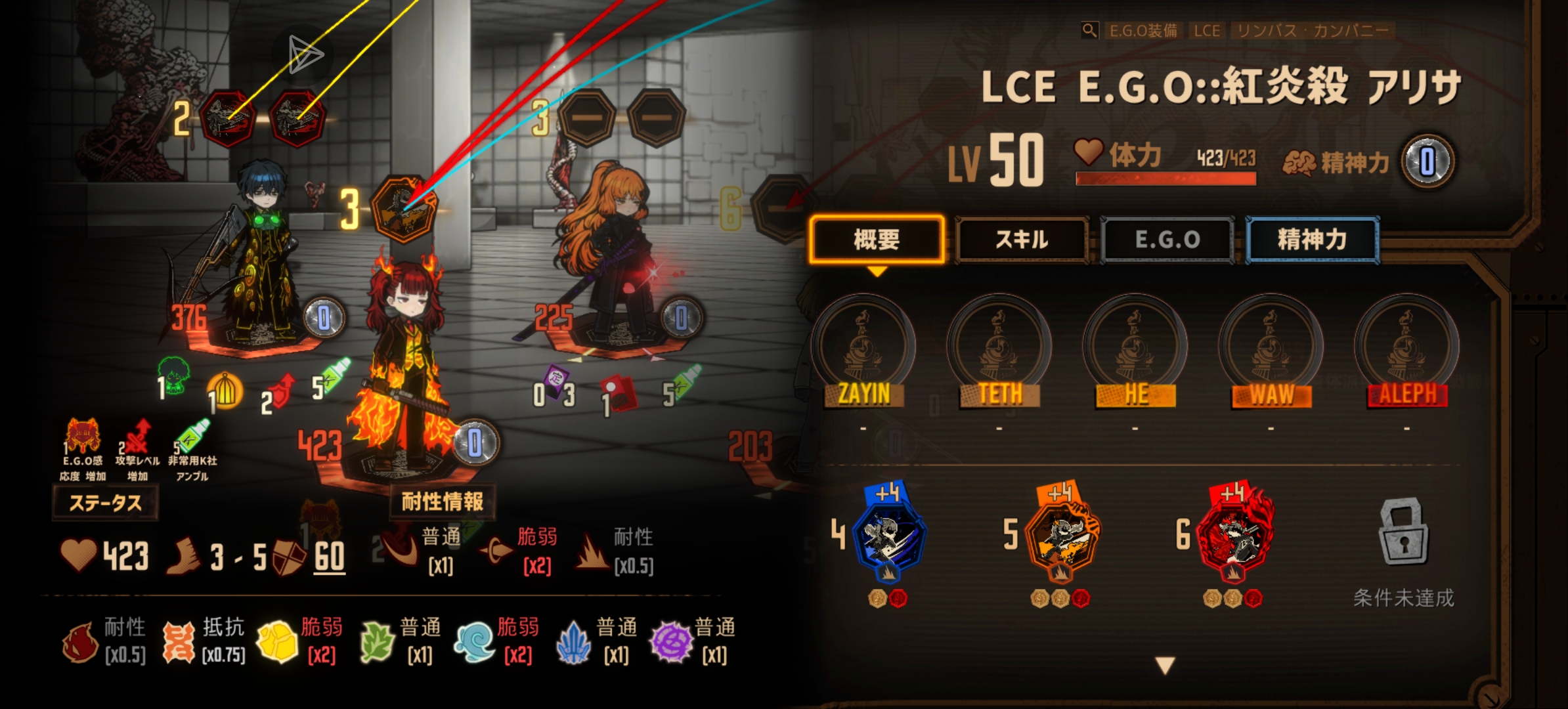Select the HE E.G.O slot
This screenshot has height=709, width=1568.
1135,348
